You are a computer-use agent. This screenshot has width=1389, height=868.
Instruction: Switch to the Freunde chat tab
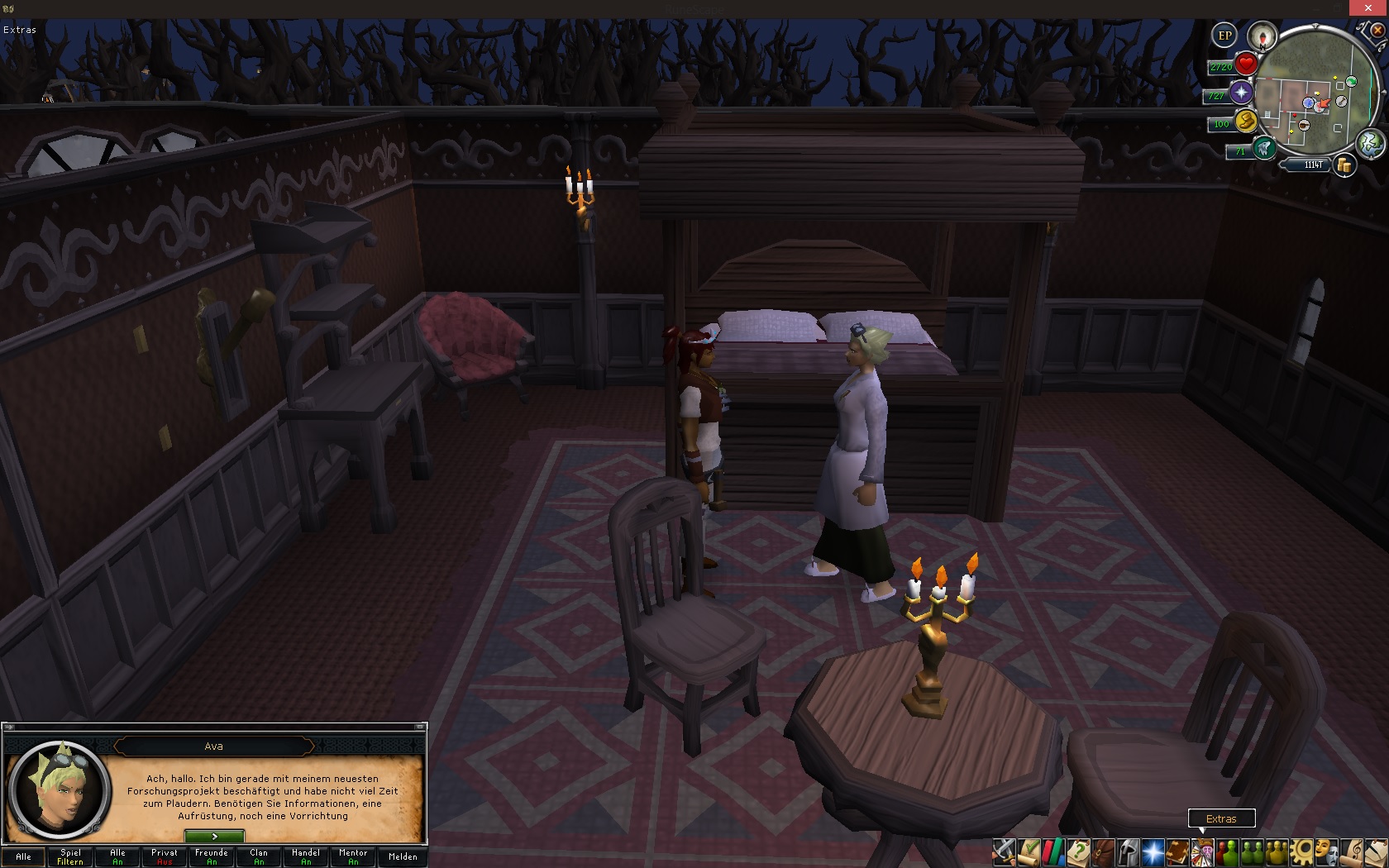point(212,856)
